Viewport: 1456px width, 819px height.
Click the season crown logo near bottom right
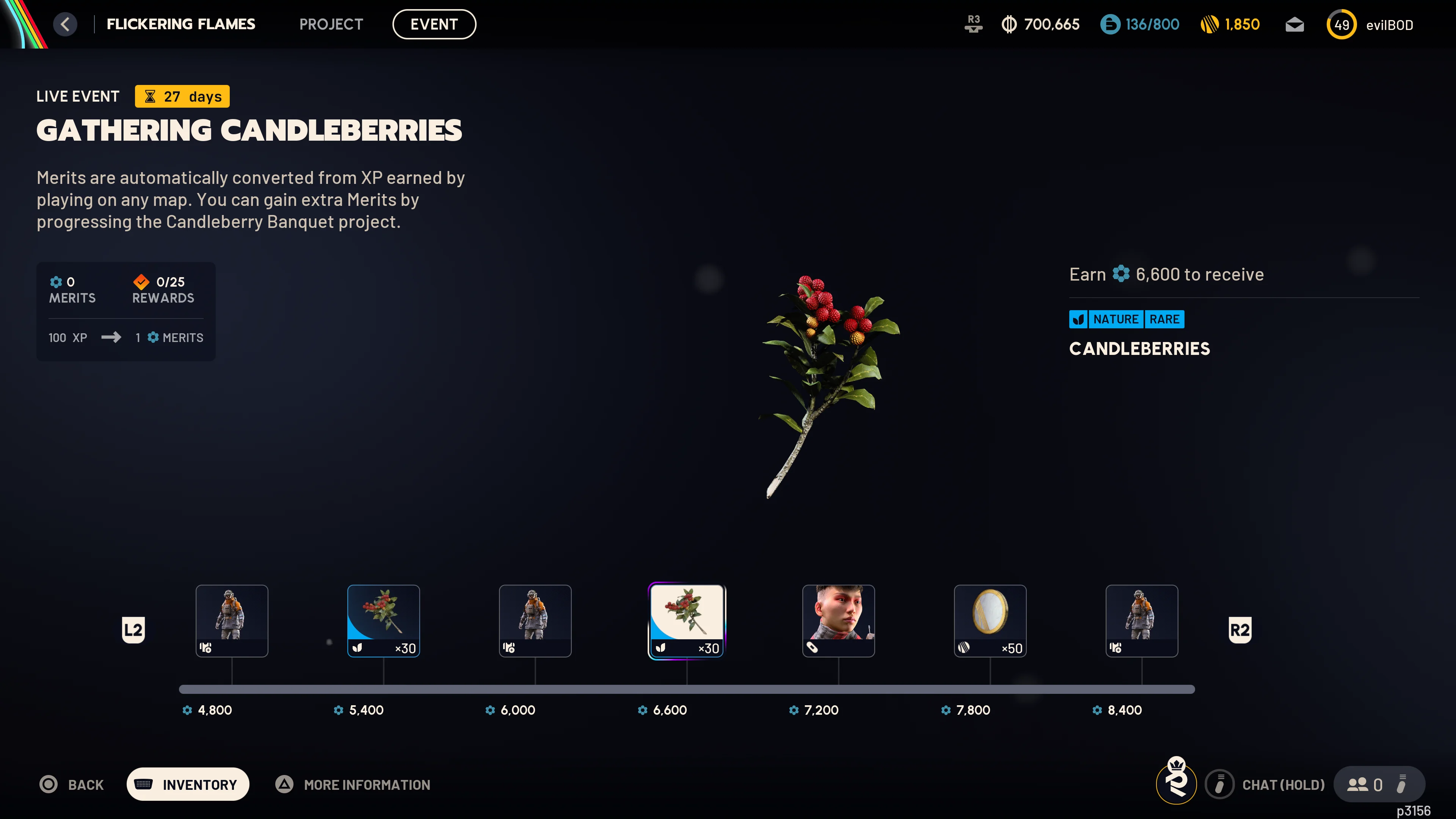1176,784
